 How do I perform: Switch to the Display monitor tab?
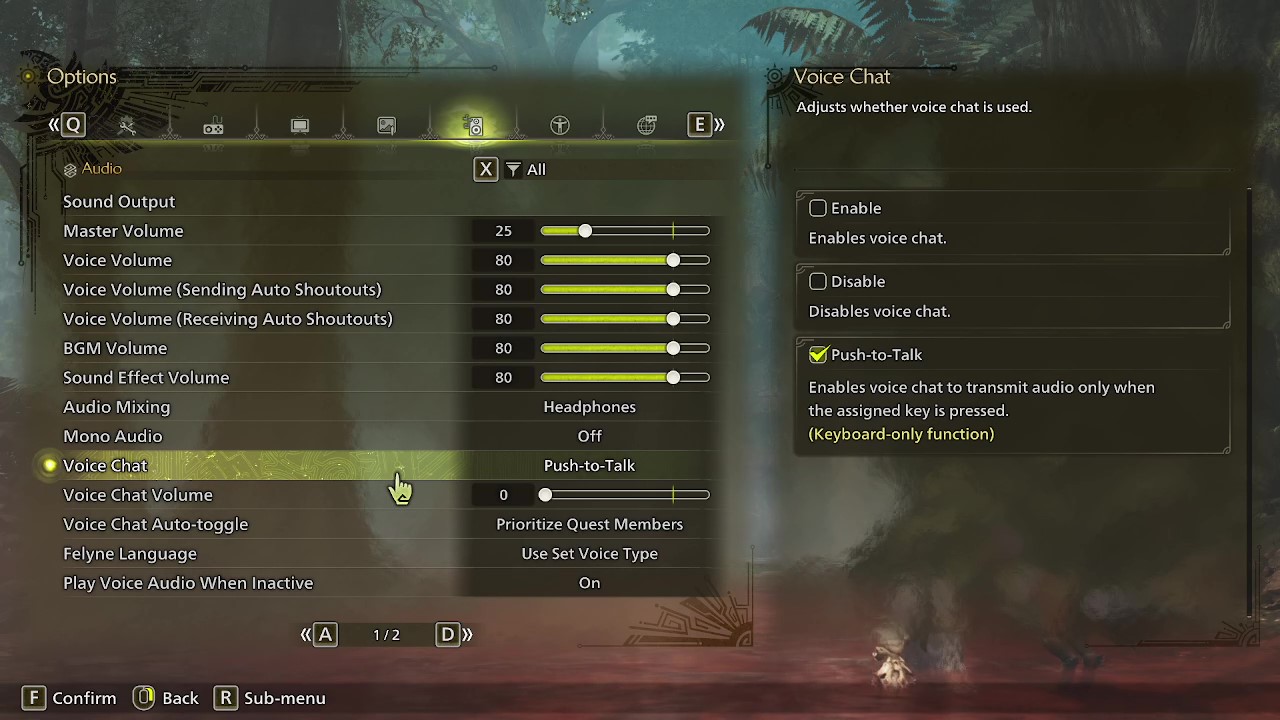(299, 125)
